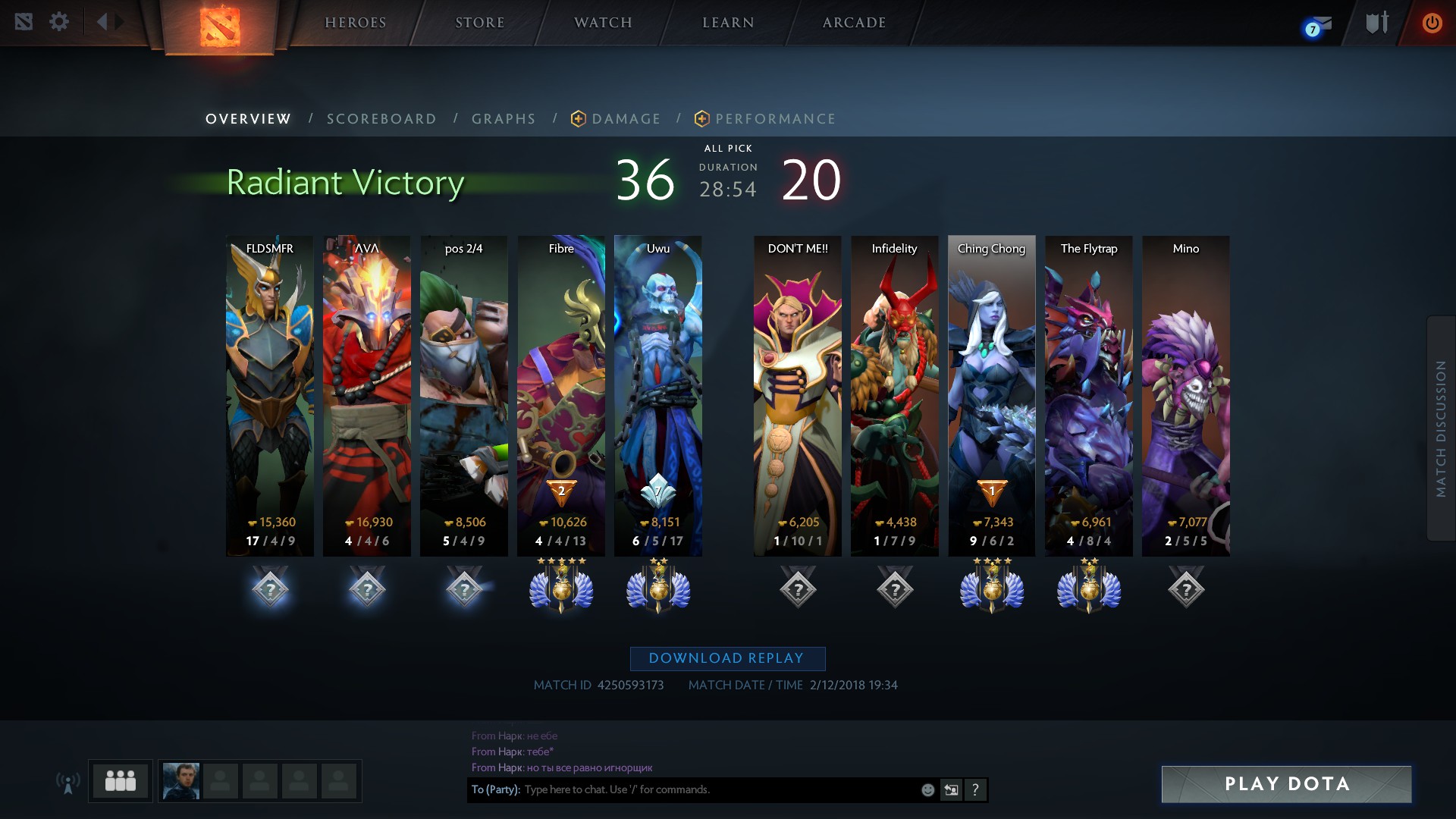Image resolution: width=1456 pixels, height=819 pixels.
Task: Open the chat emoticon picker
Action: (x=927, y=790)
